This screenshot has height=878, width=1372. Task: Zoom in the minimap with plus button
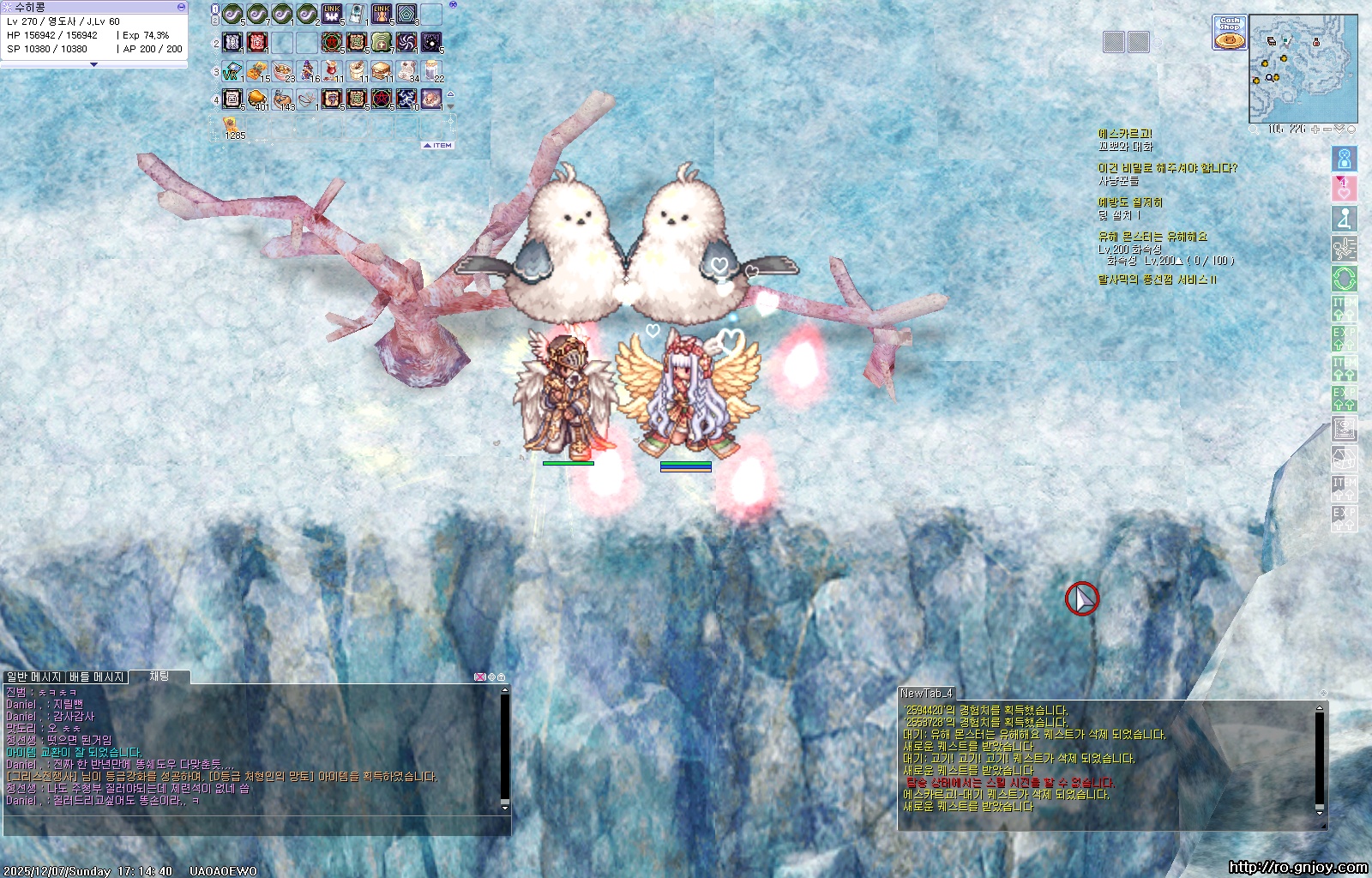[x=1316, y=129]
